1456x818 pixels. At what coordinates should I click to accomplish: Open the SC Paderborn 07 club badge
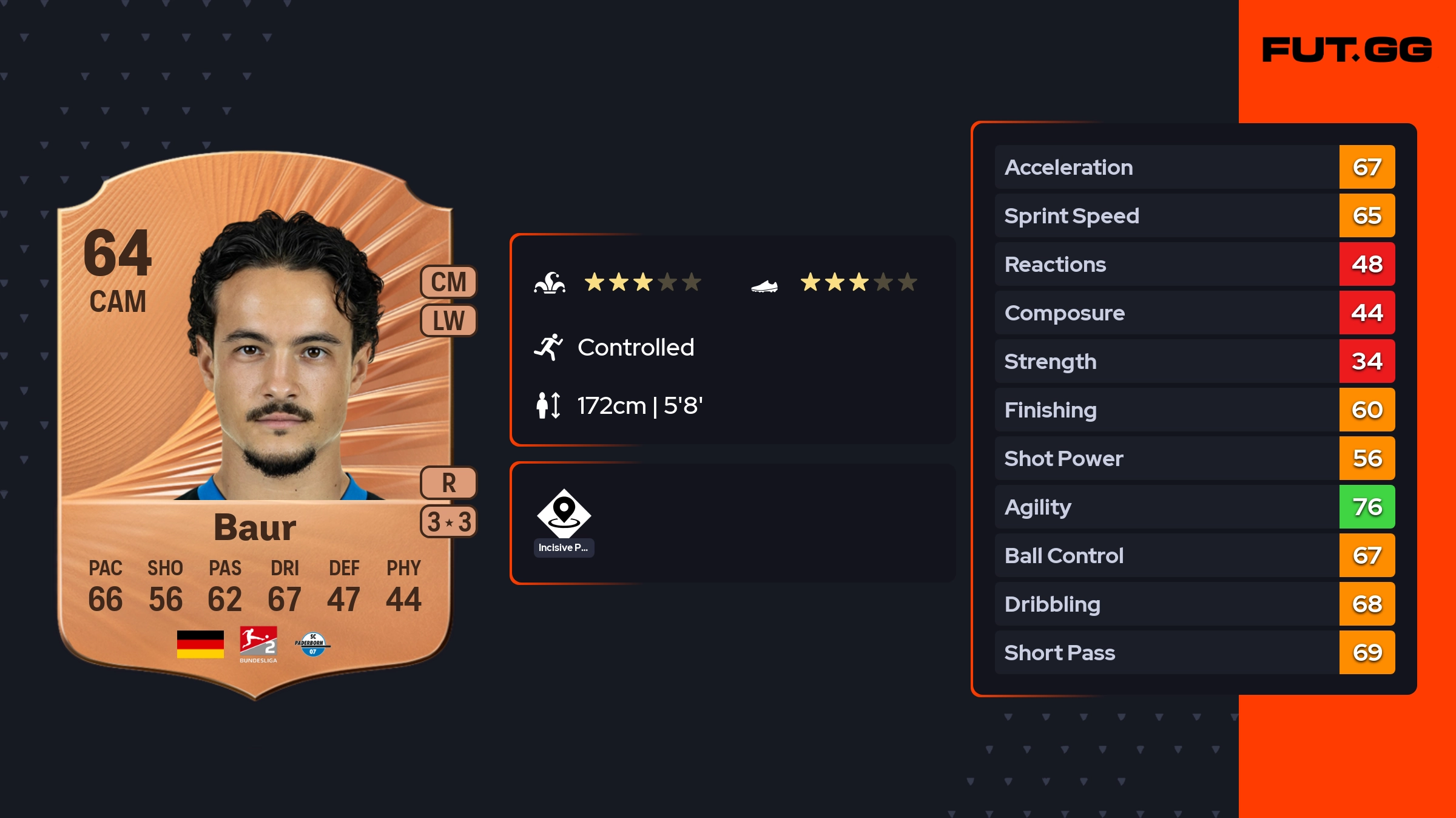313,644
